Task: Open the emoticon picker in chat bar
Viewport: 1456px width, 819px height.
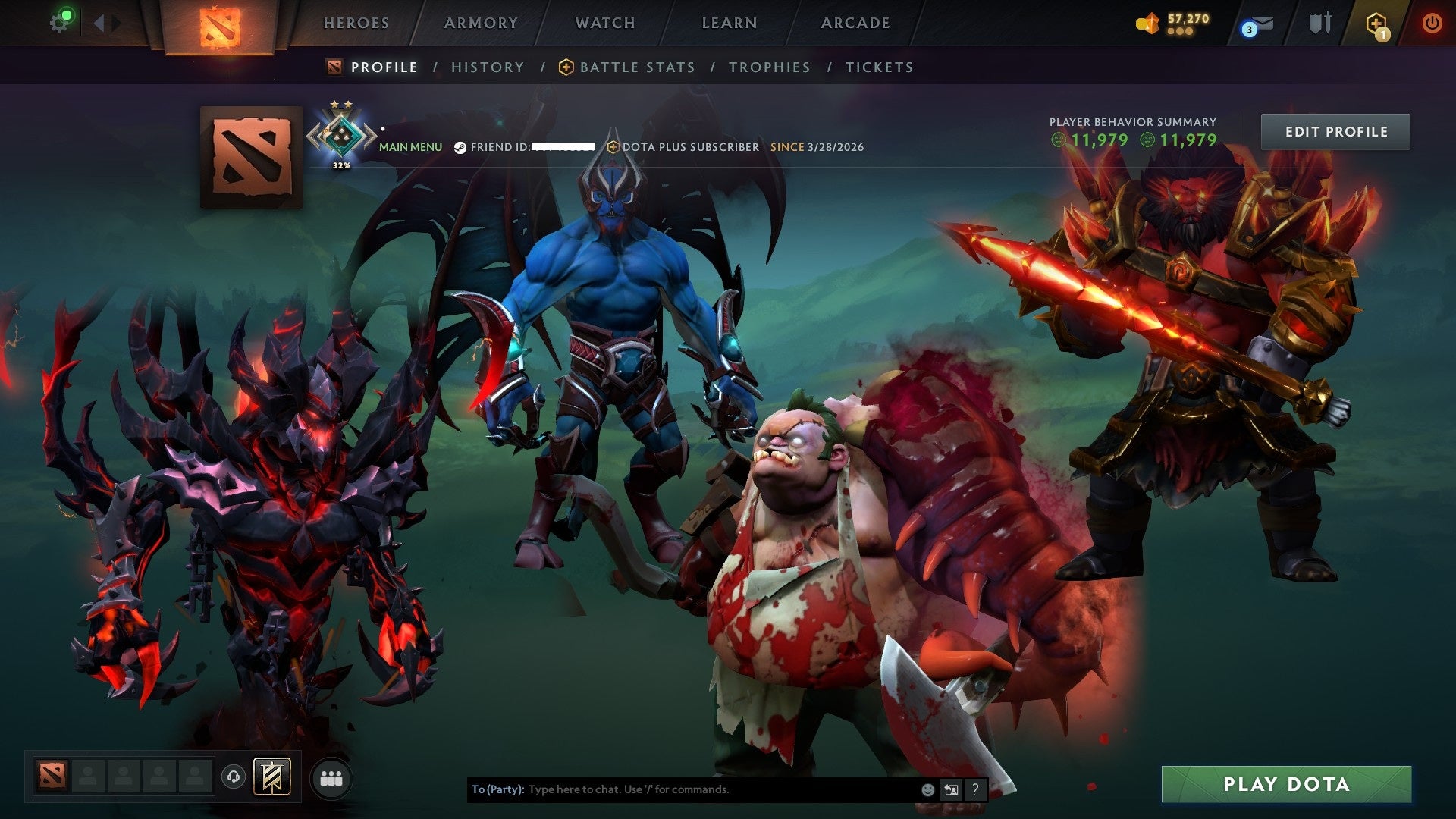Action: 927,789
